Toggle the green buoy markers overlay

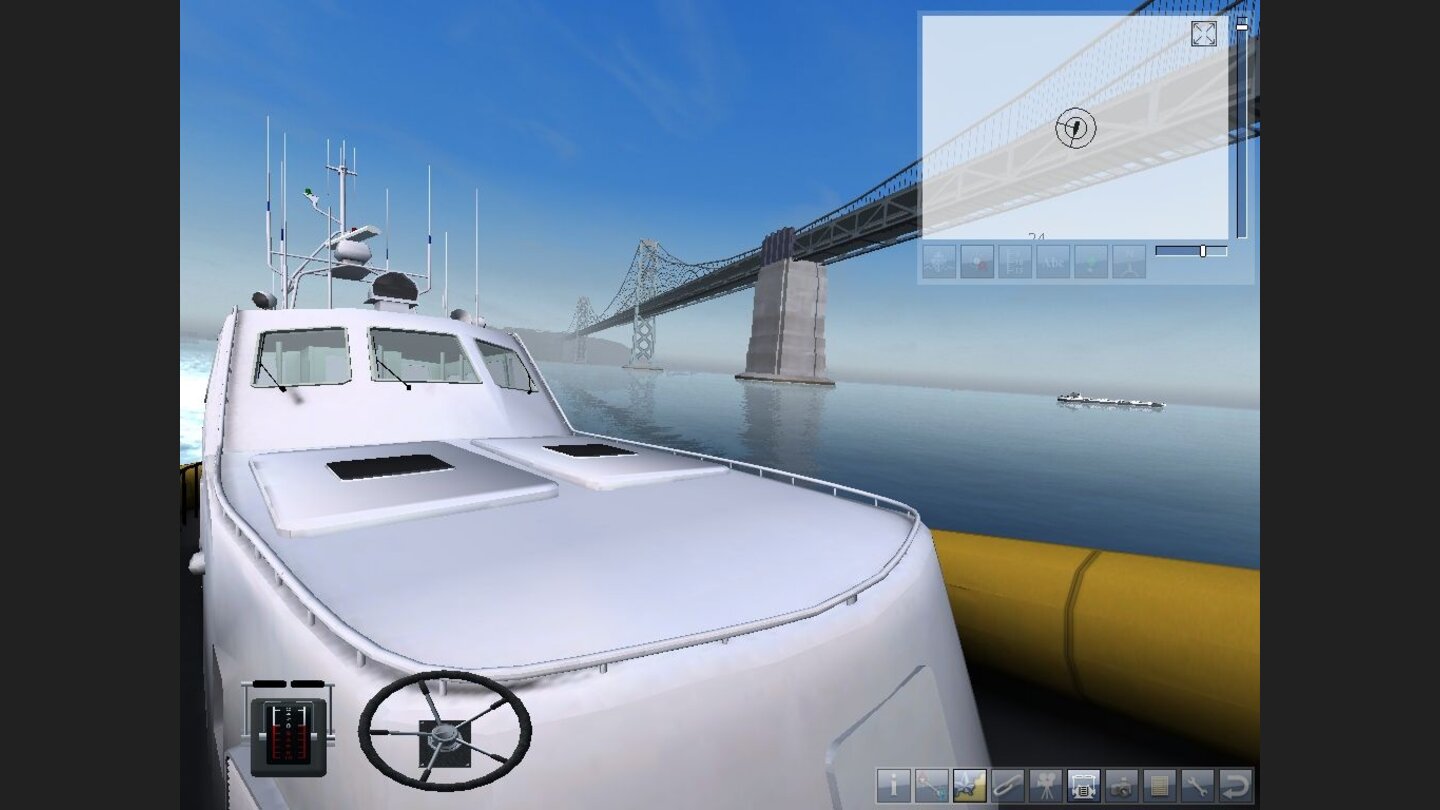click(1089, 262)
